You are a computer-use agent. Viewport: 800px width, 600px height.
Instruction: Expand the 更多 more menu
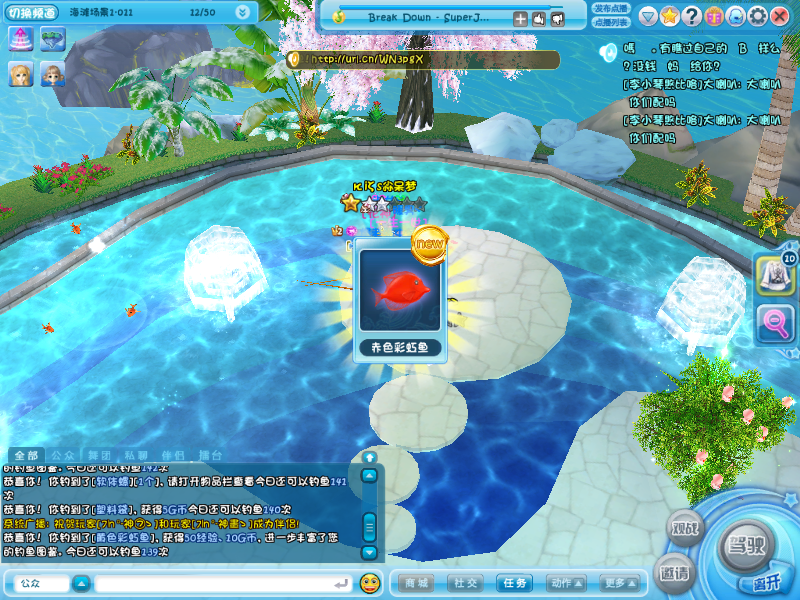click(619, 583)
